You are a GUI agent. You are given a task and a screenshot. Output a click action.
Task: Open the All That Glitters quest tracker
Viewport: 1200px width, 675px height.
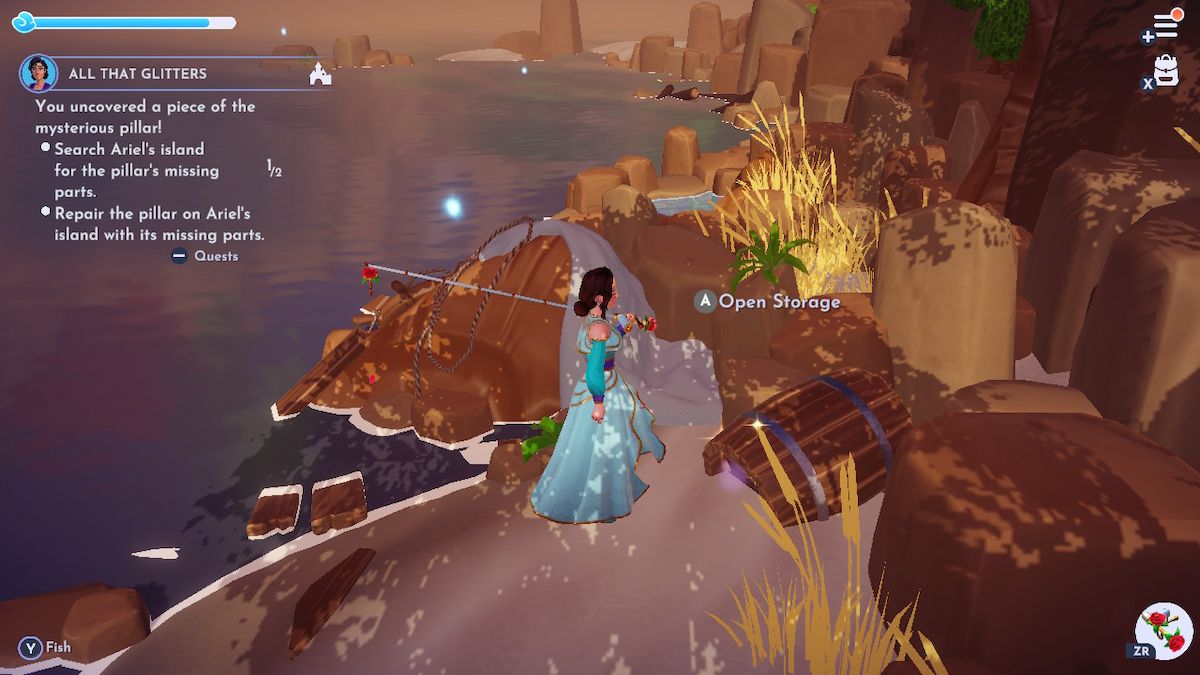(138, 74)
